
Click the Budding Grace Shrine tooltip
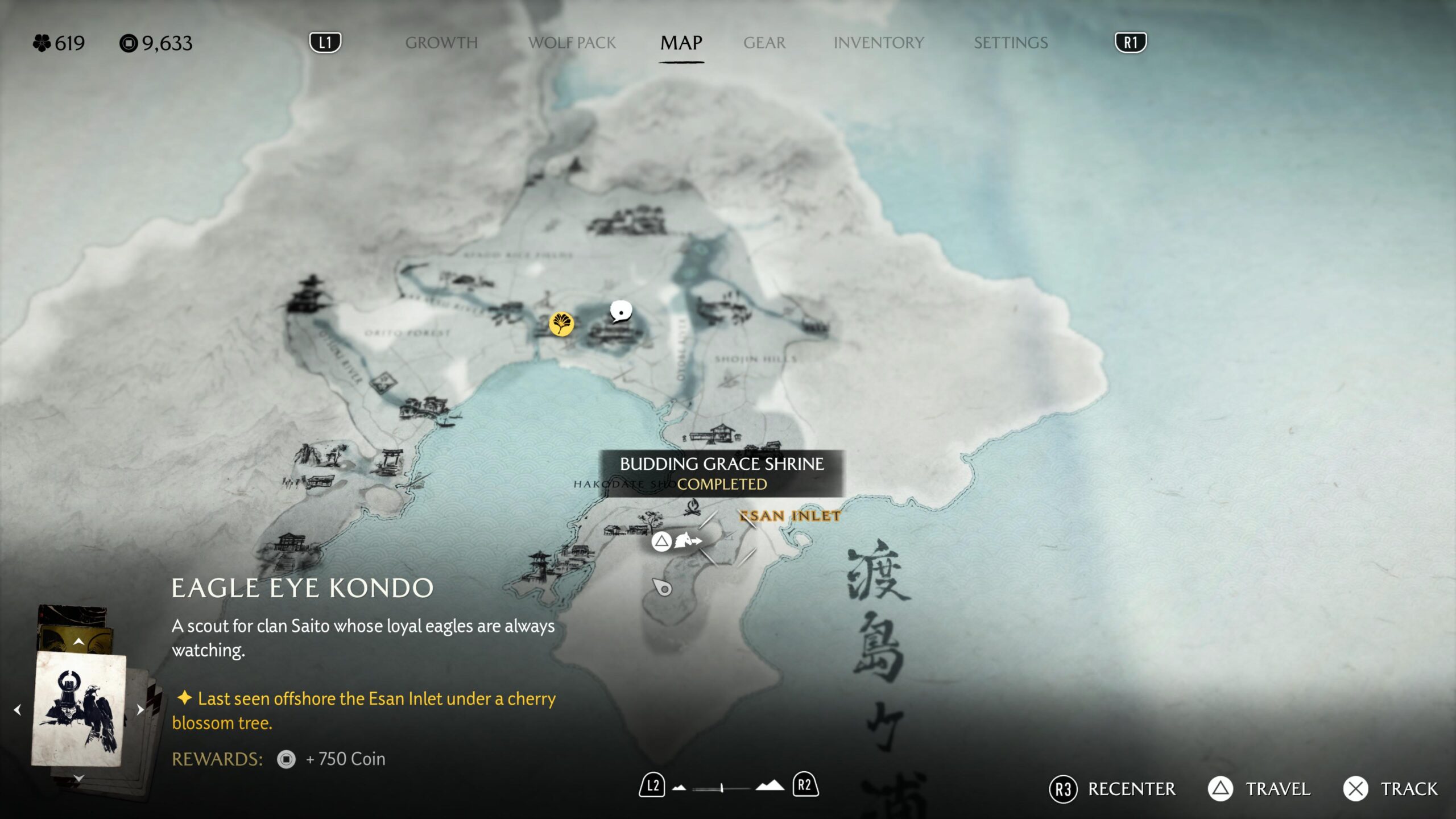point(721,473)
